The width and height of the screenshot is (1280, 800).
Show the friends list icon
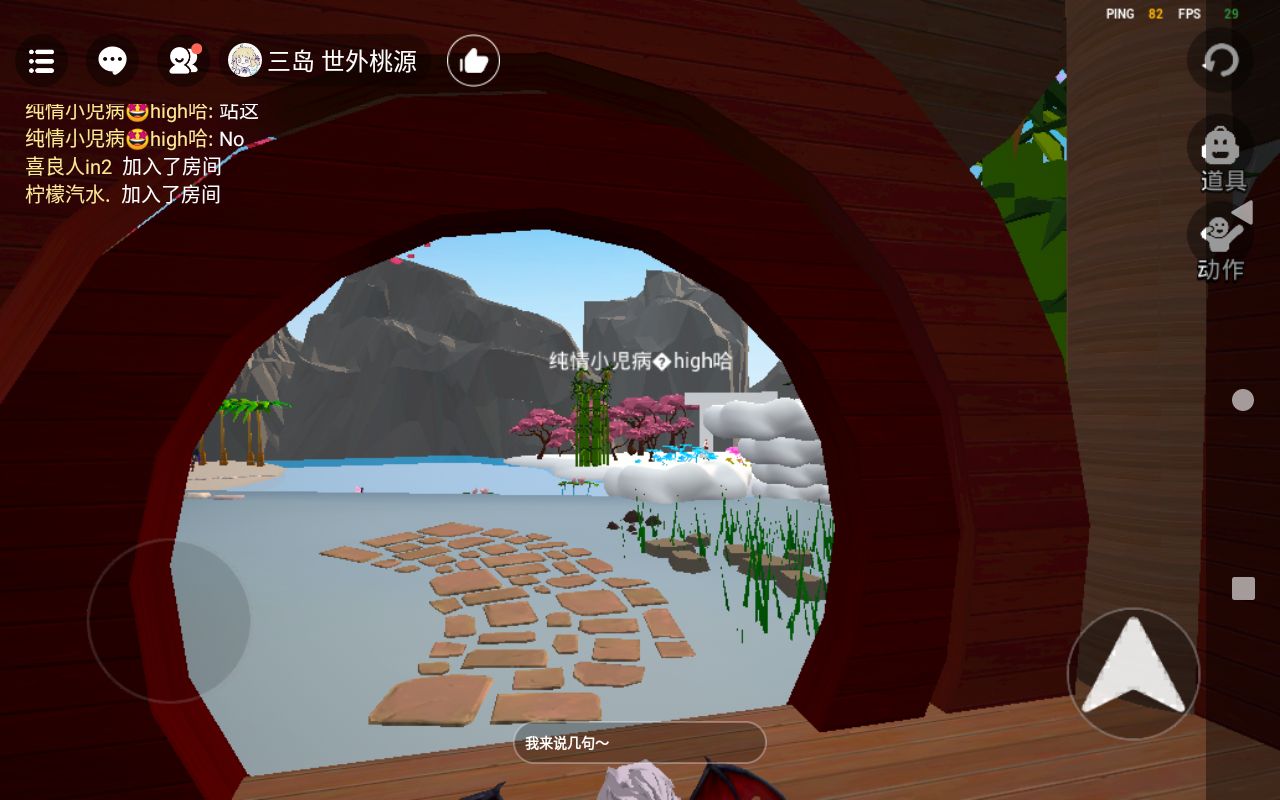[183, 62]
